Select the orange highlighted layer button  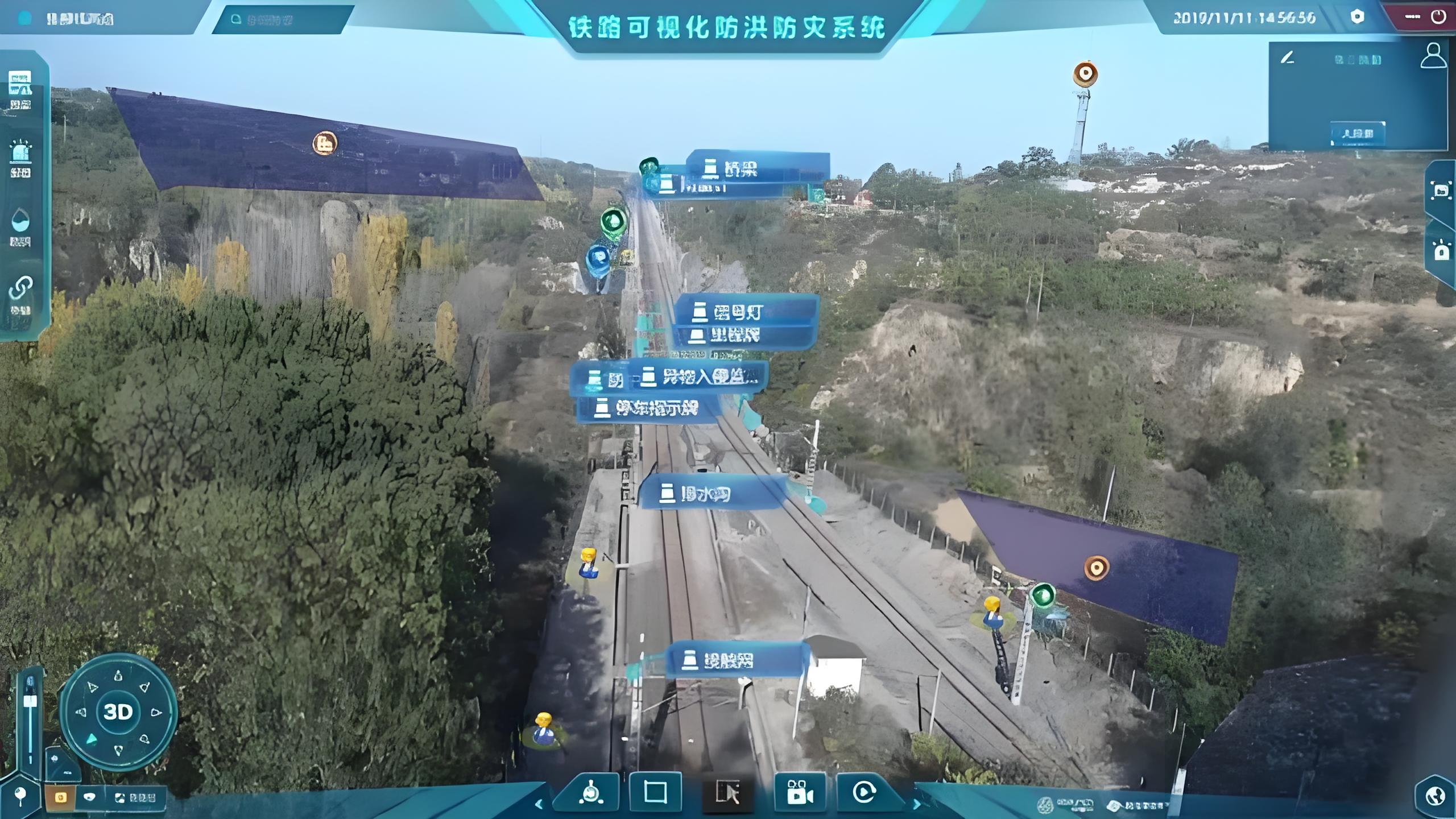click(x=60, y=797)
